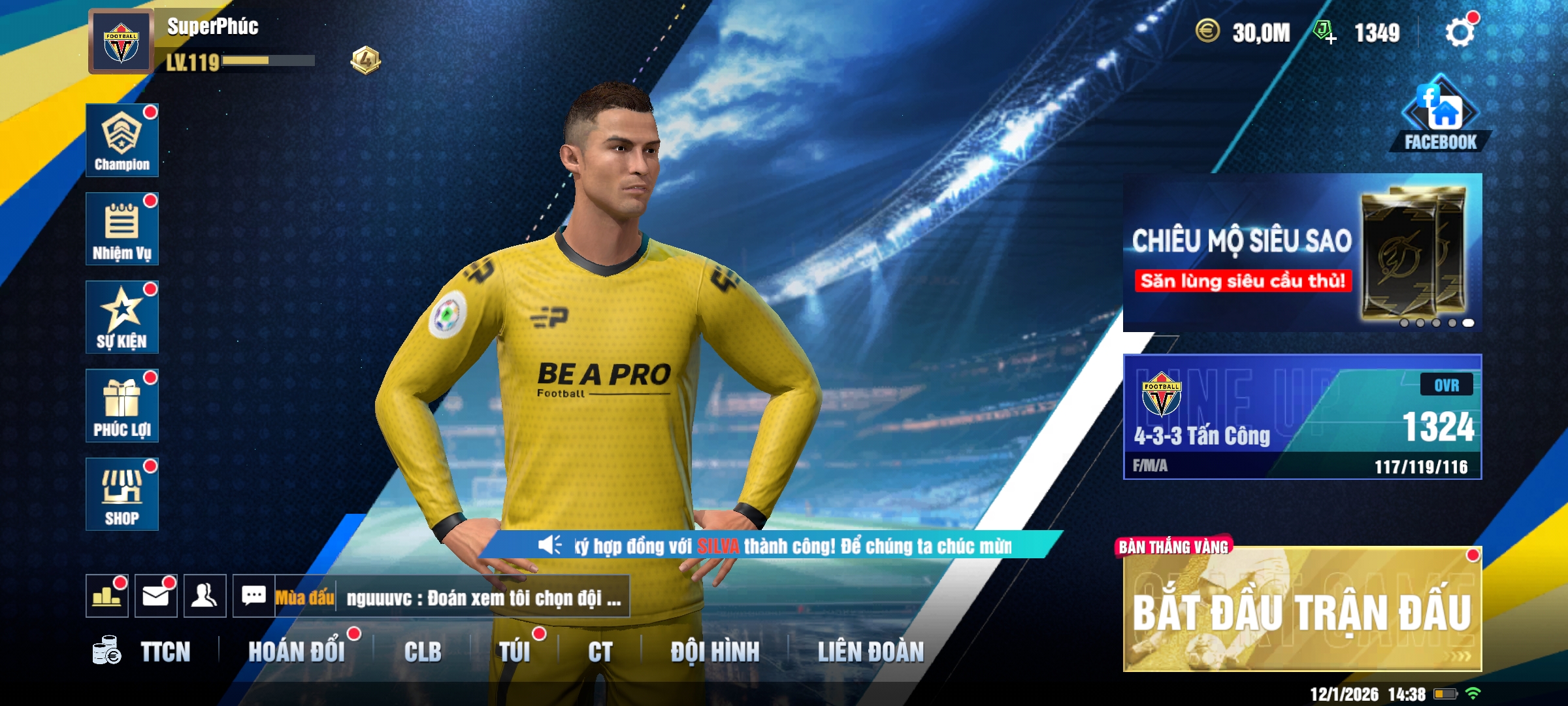The width and height of the screenshot is (1568, 706).
Task: Open the Shop
Action: pos(122,494)
